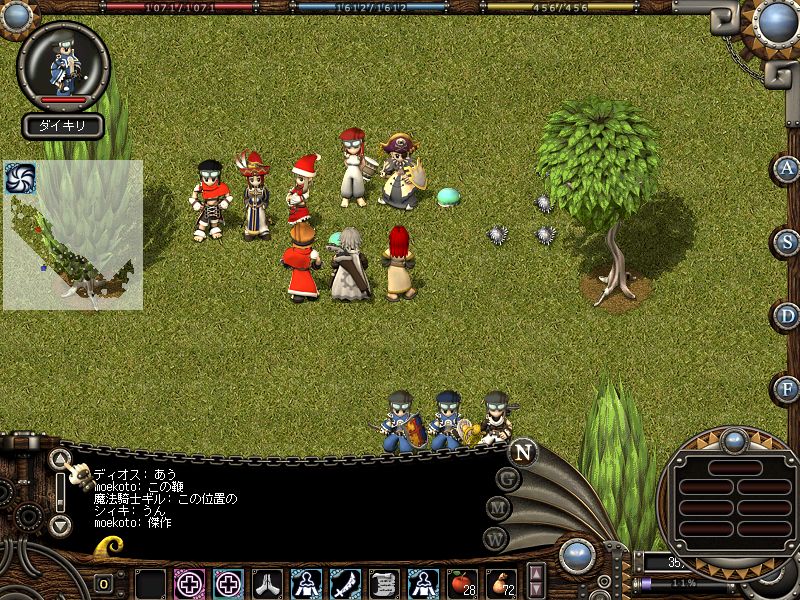Select the G chat channel button
This screenshot has height=600, width=800.
508,478
